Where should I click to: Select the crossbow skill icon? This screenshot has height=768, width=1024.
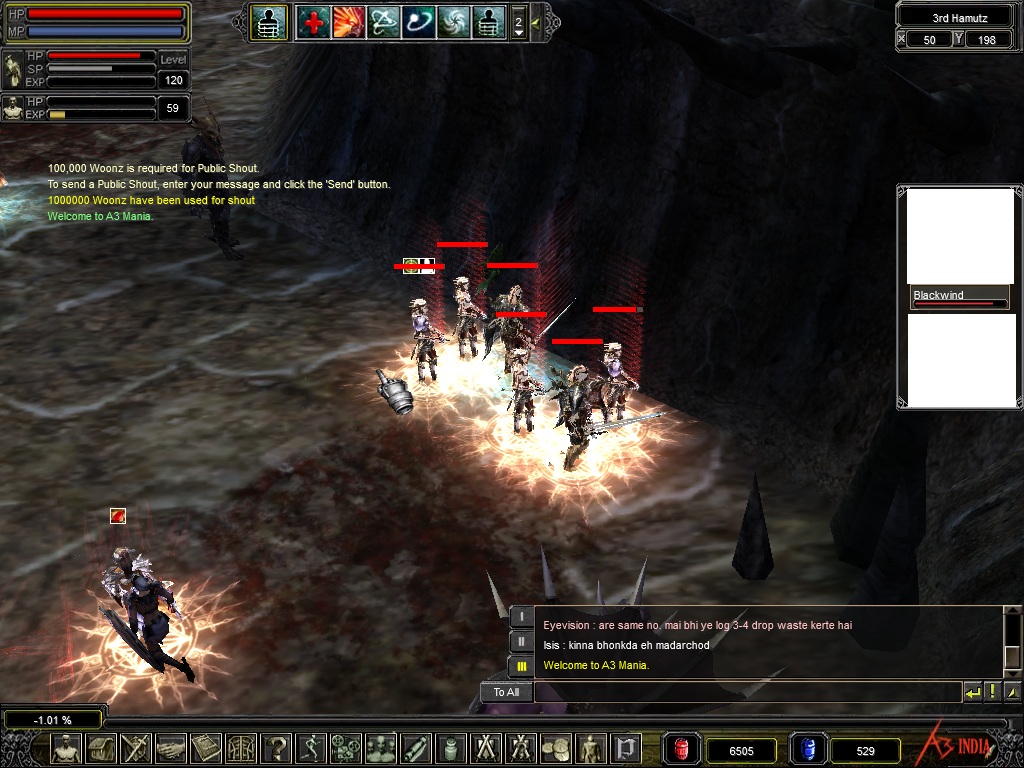383,21
